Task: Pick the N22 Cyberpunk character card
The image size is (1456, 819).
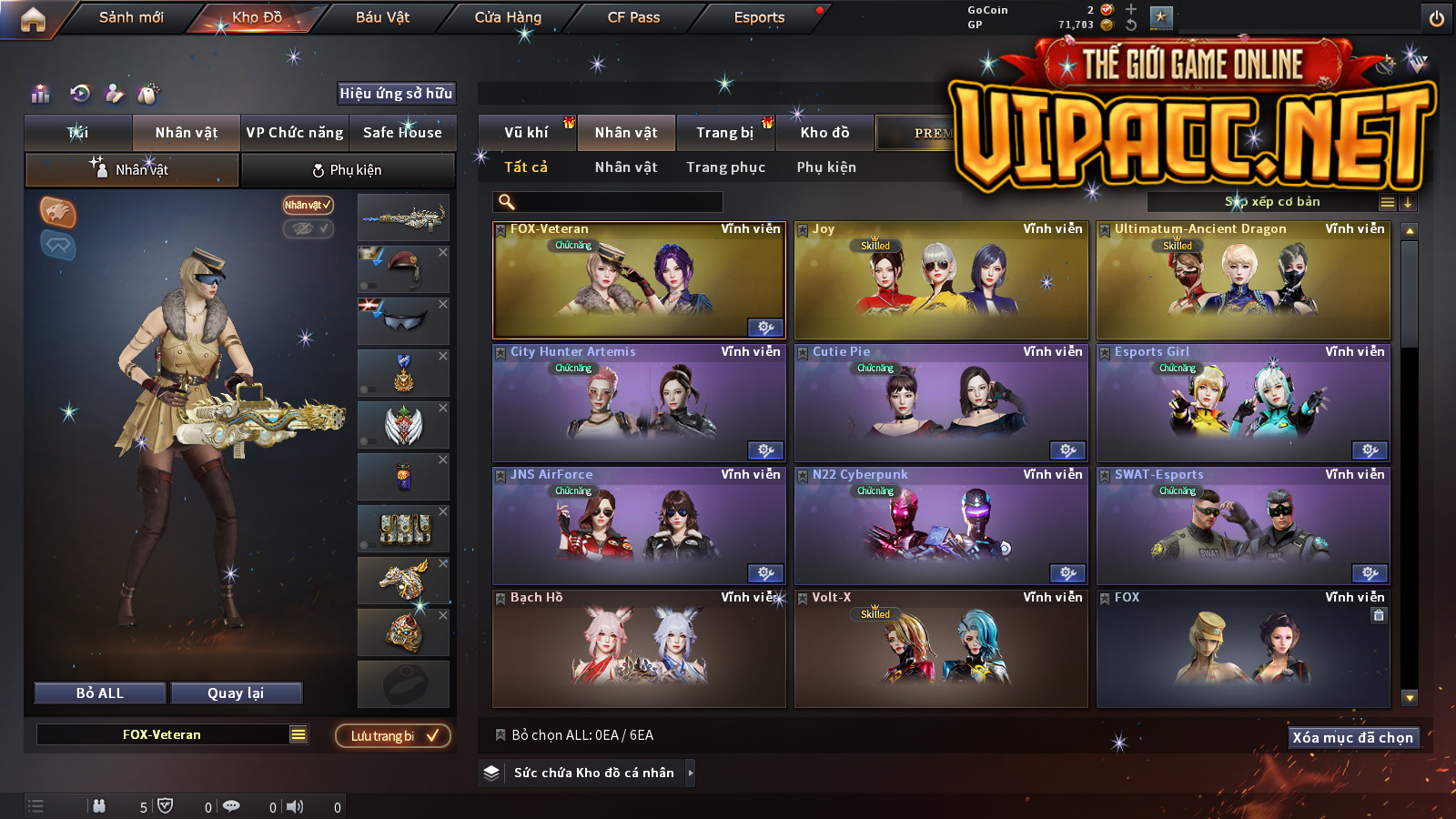Action: coord(941,526)
